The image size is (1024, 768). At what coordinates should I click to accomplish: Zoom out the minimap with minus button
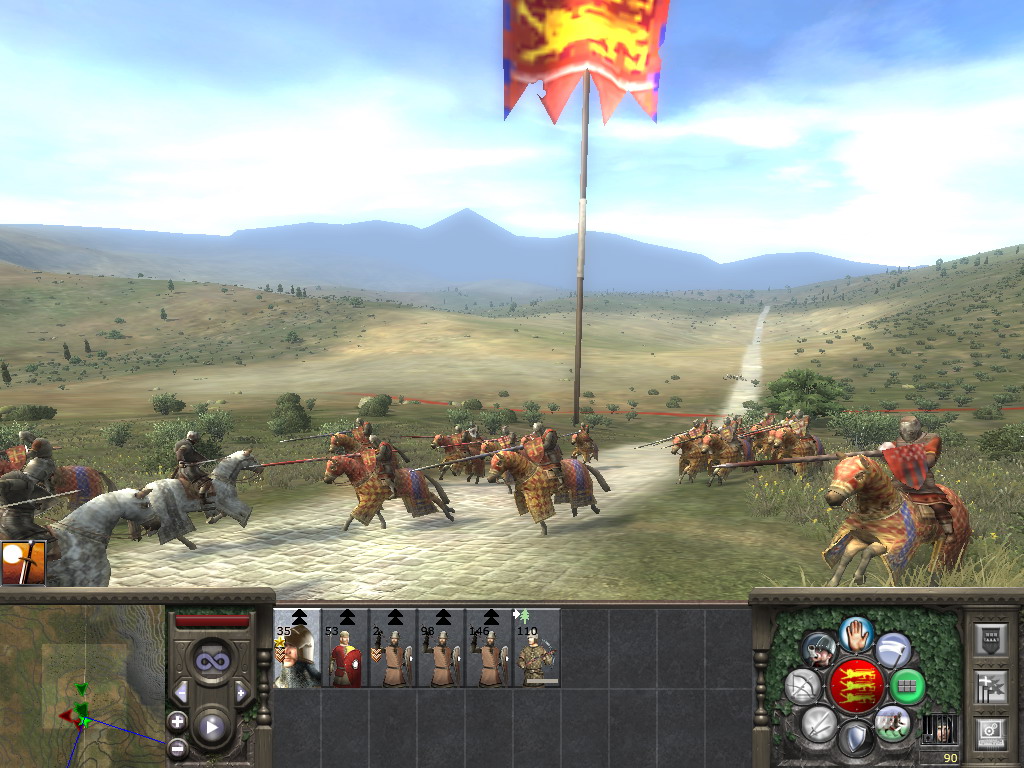click(x=177, y=746)
